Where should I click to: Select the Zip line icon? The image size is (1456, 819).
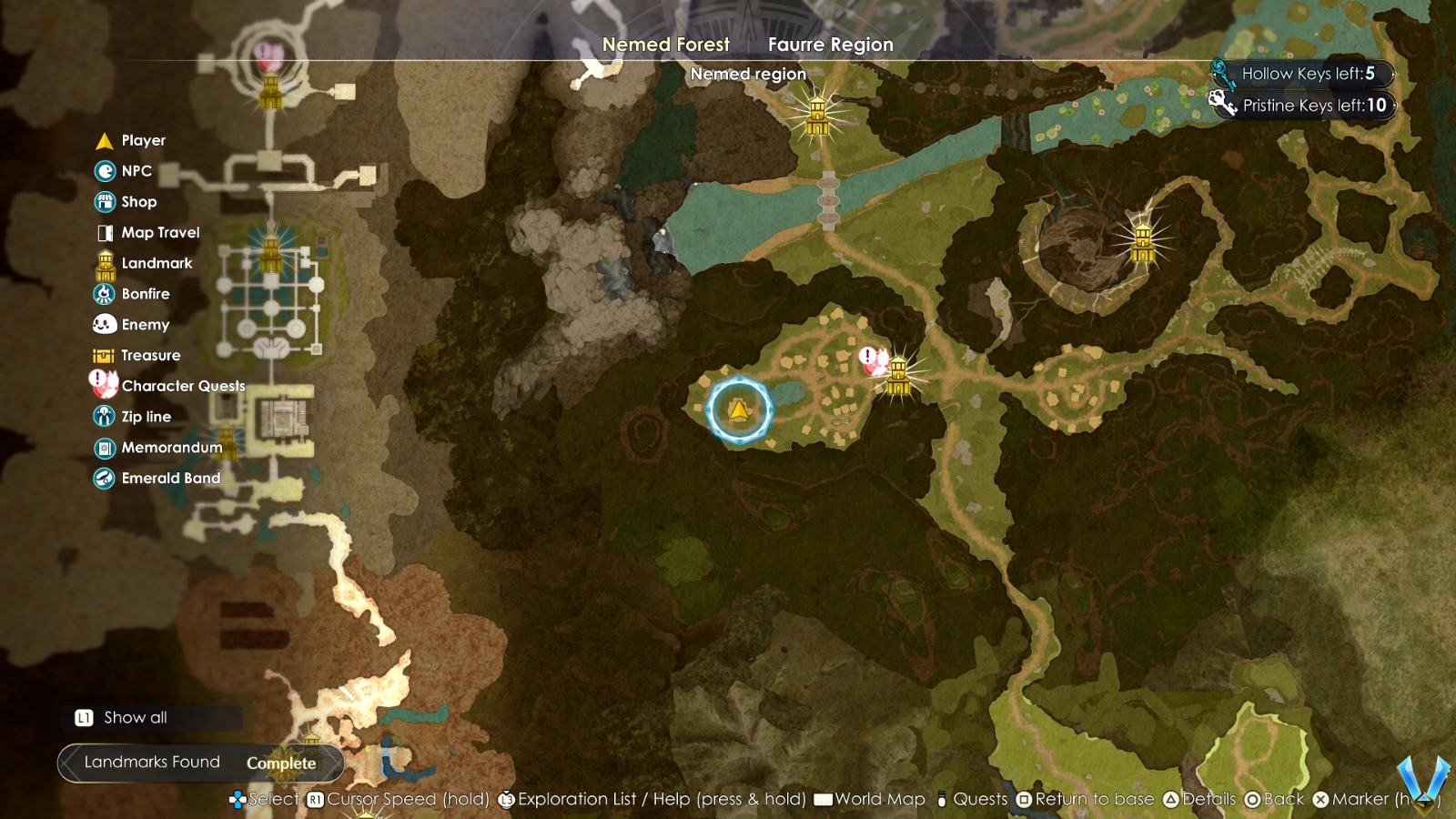point(104,416)
